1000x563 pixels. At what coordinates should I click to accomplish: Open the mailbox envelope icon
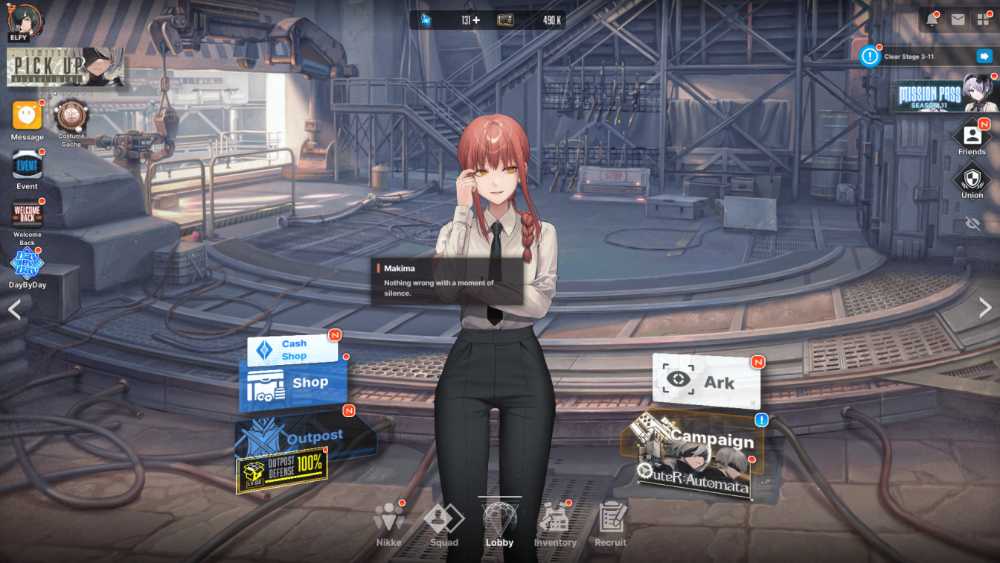point(957,19)
